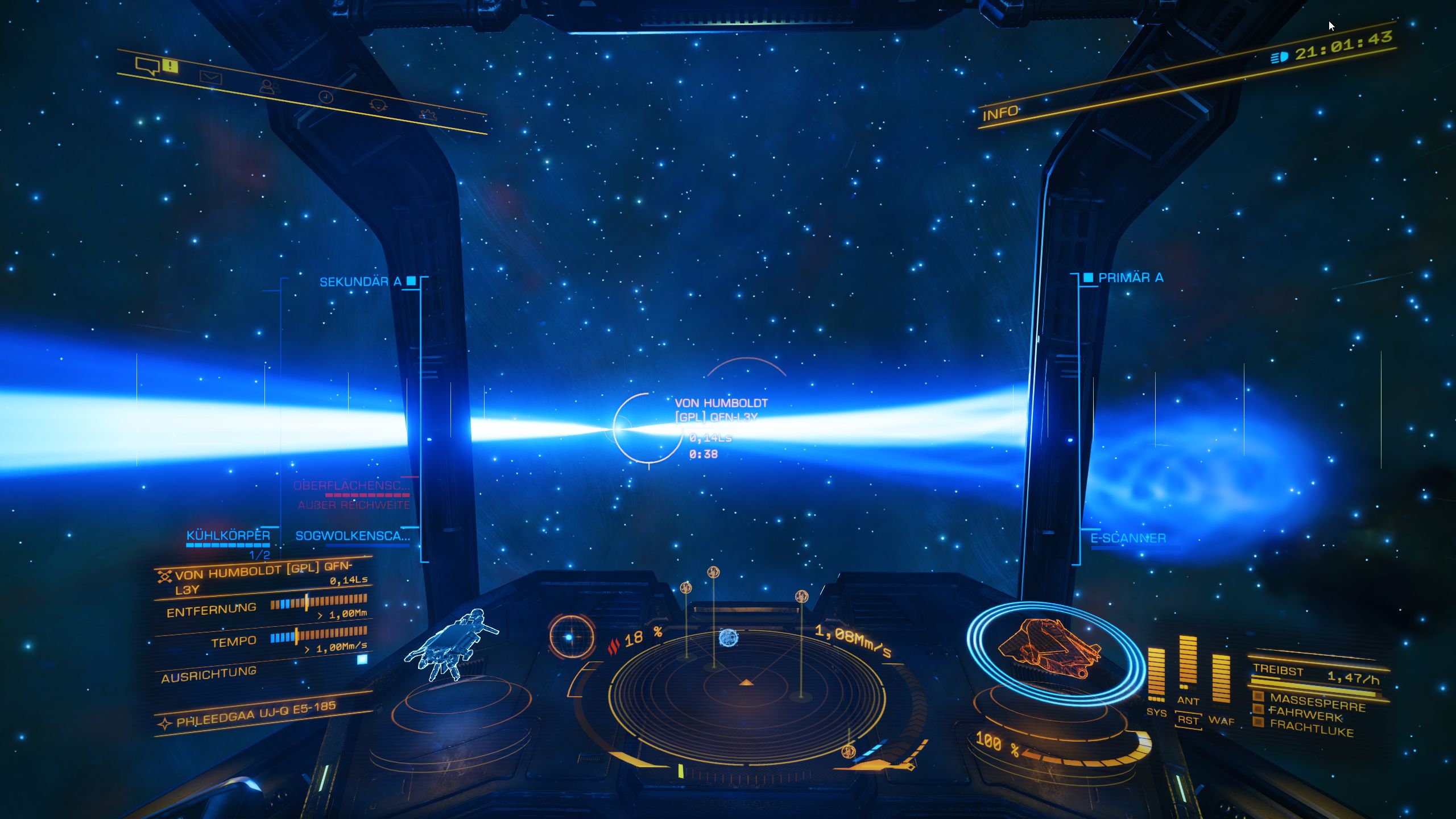The width and height of the screenshot is (1456, 819).
Task: Open the envelope inbox tab
Action: [x=210, y=77]
